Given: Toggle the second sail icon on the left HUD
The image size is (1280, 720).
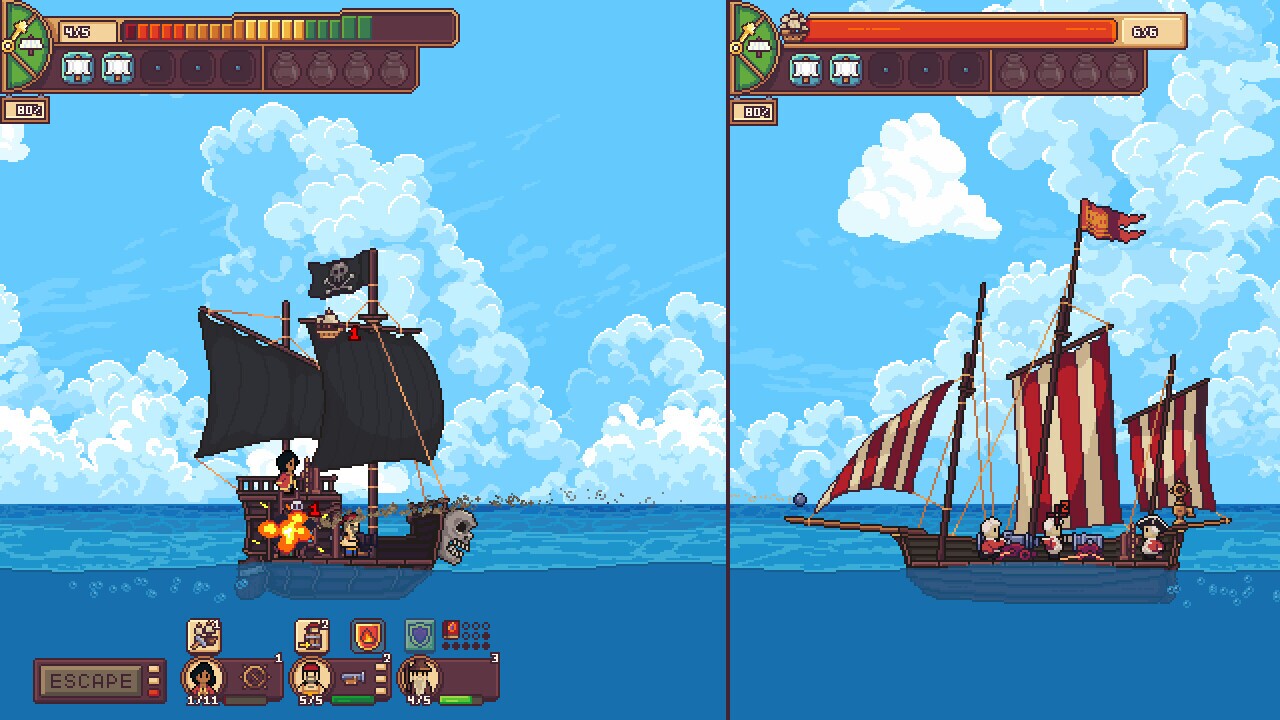Looking at the screenshot, I should click(117, 68).
